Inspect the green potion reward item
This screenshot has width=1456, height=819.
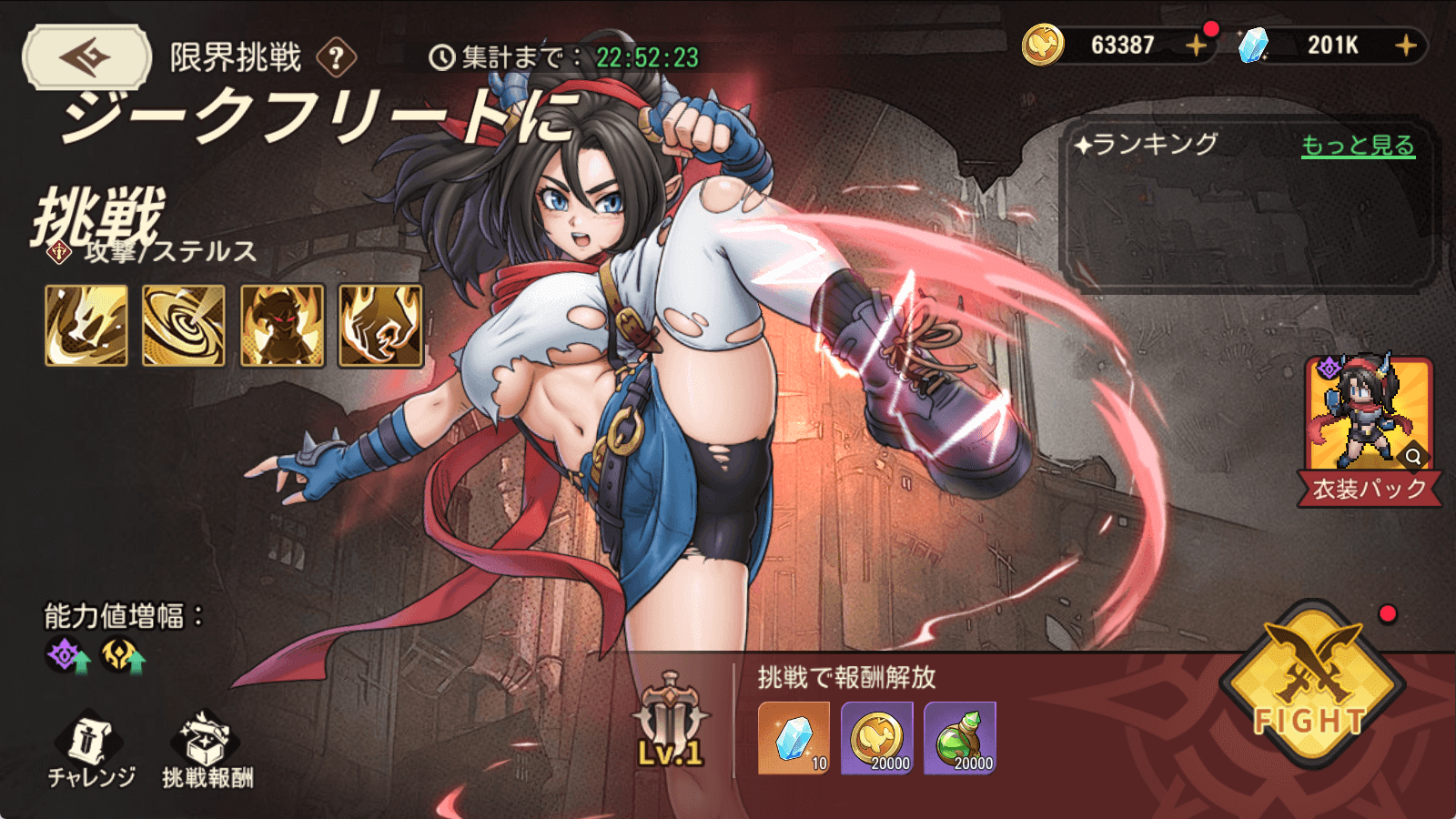pyautogui.click(x=960, y=738)
